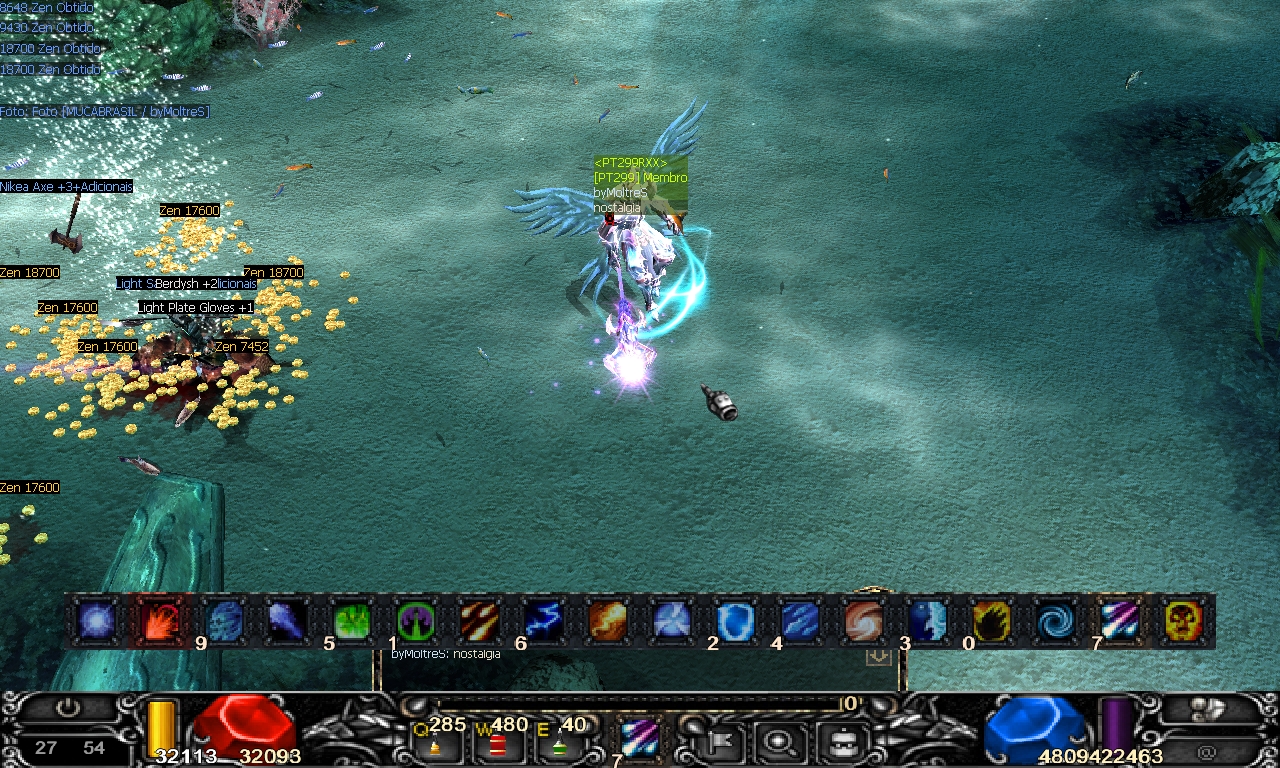Select the red flame claw skill
Screen dimensions: 1280x768
tap(161, 622)
